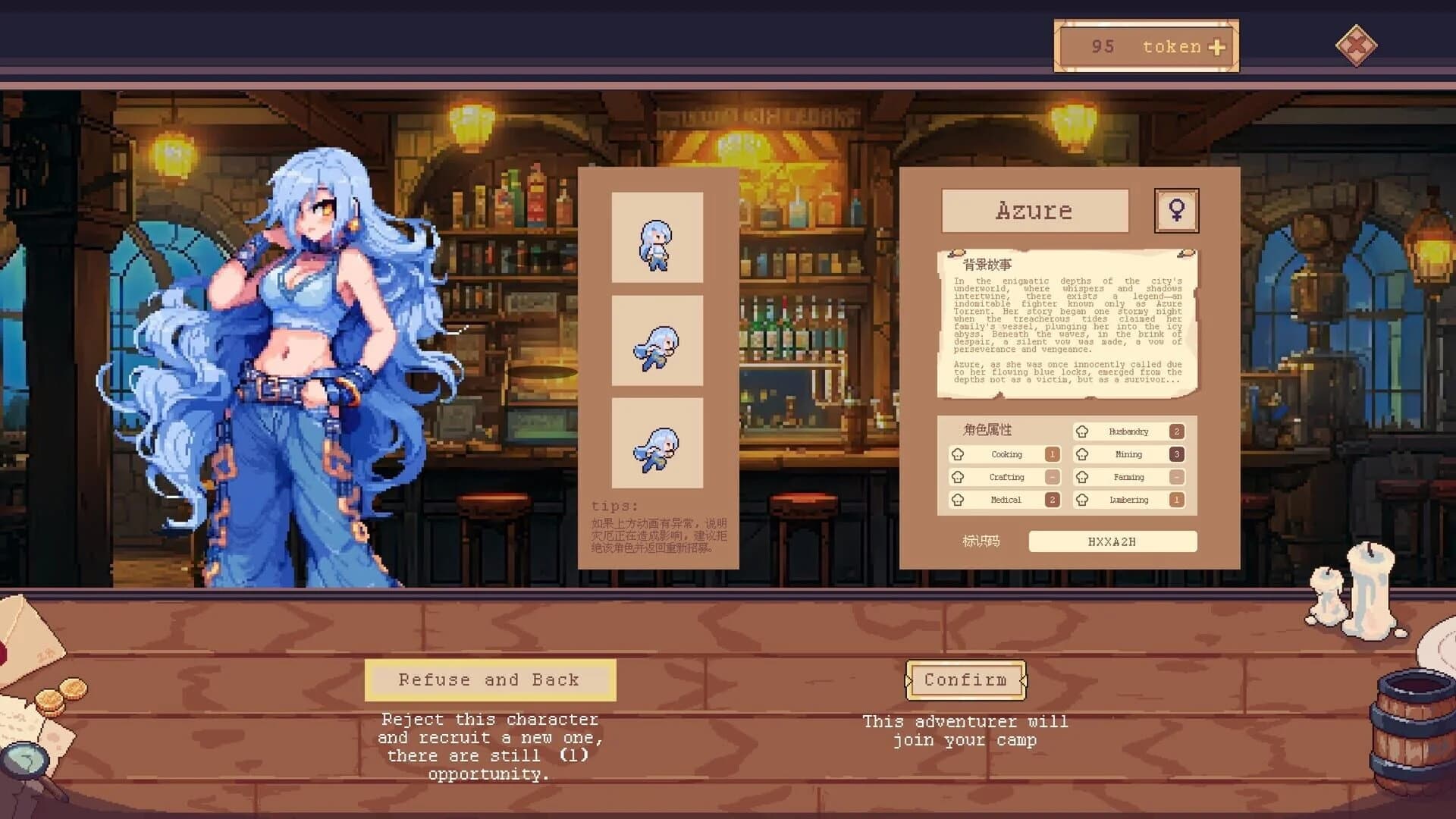
Task: Select the Cooking skill chef-hat icon
Action: (959, 454)
